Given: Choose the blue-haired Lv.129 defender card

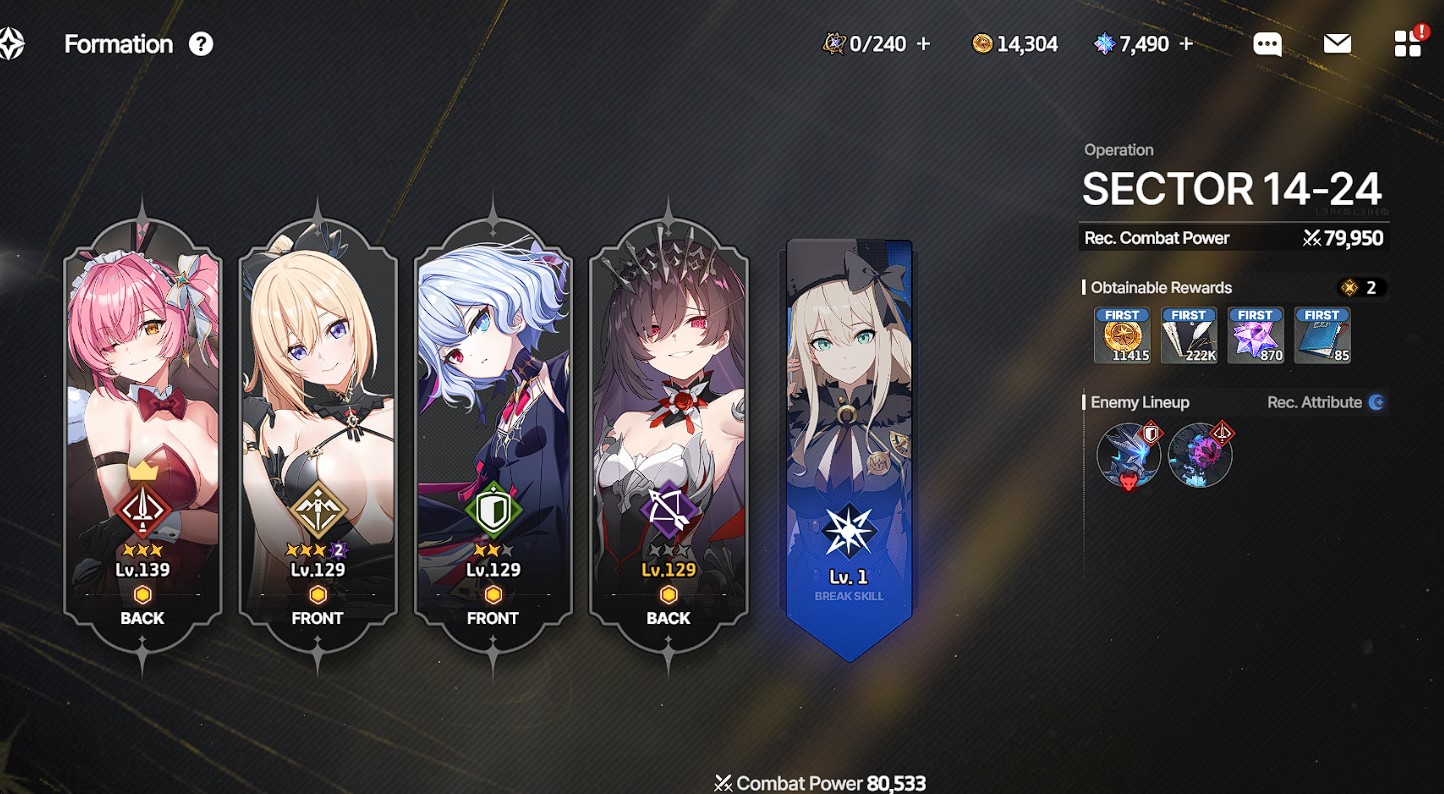Looking at the screenshot, I should (493, 420).
